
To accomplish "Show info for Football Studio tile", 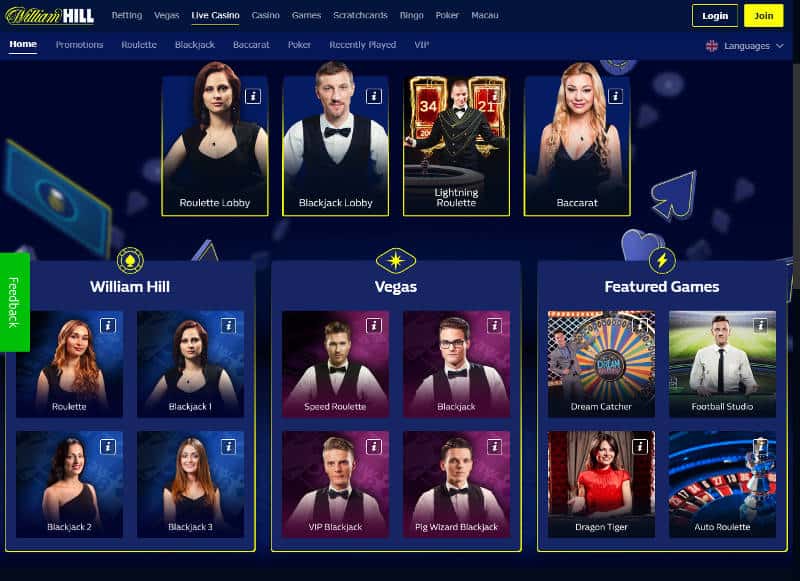I will point(760,325).
